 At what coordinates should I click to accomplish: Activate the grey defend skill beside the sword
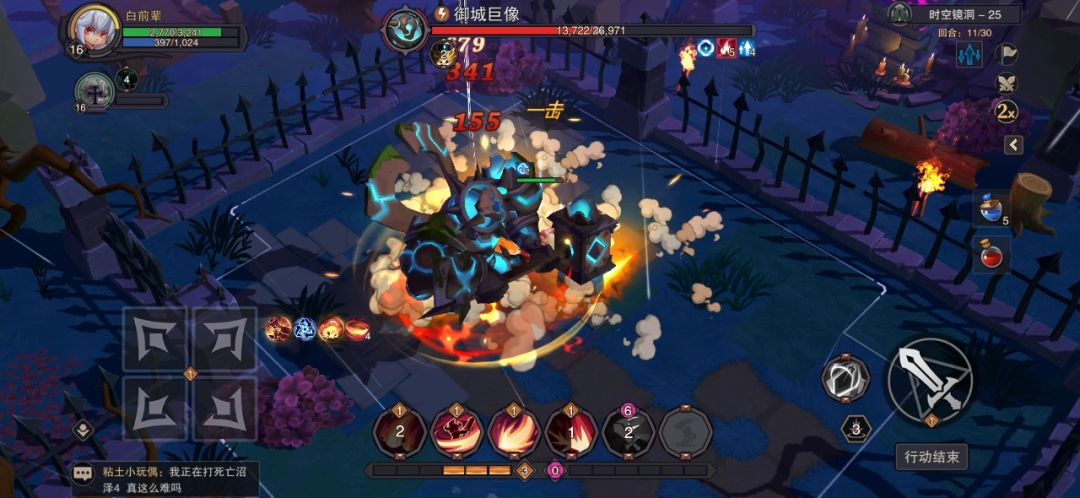(845, 379)
